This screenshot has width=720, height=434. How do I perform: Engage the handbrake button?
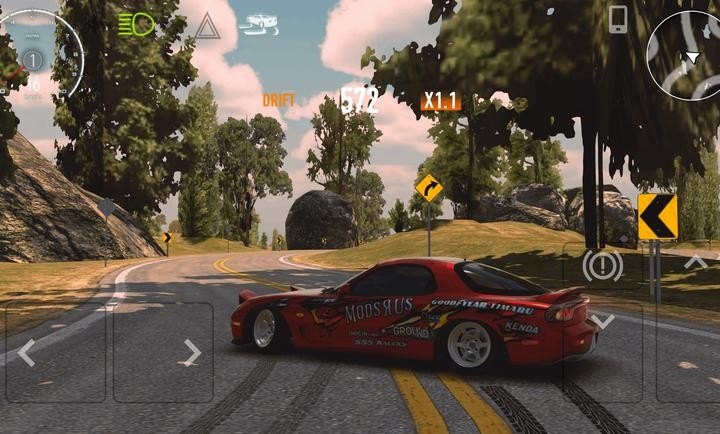(x=602, y=265)
